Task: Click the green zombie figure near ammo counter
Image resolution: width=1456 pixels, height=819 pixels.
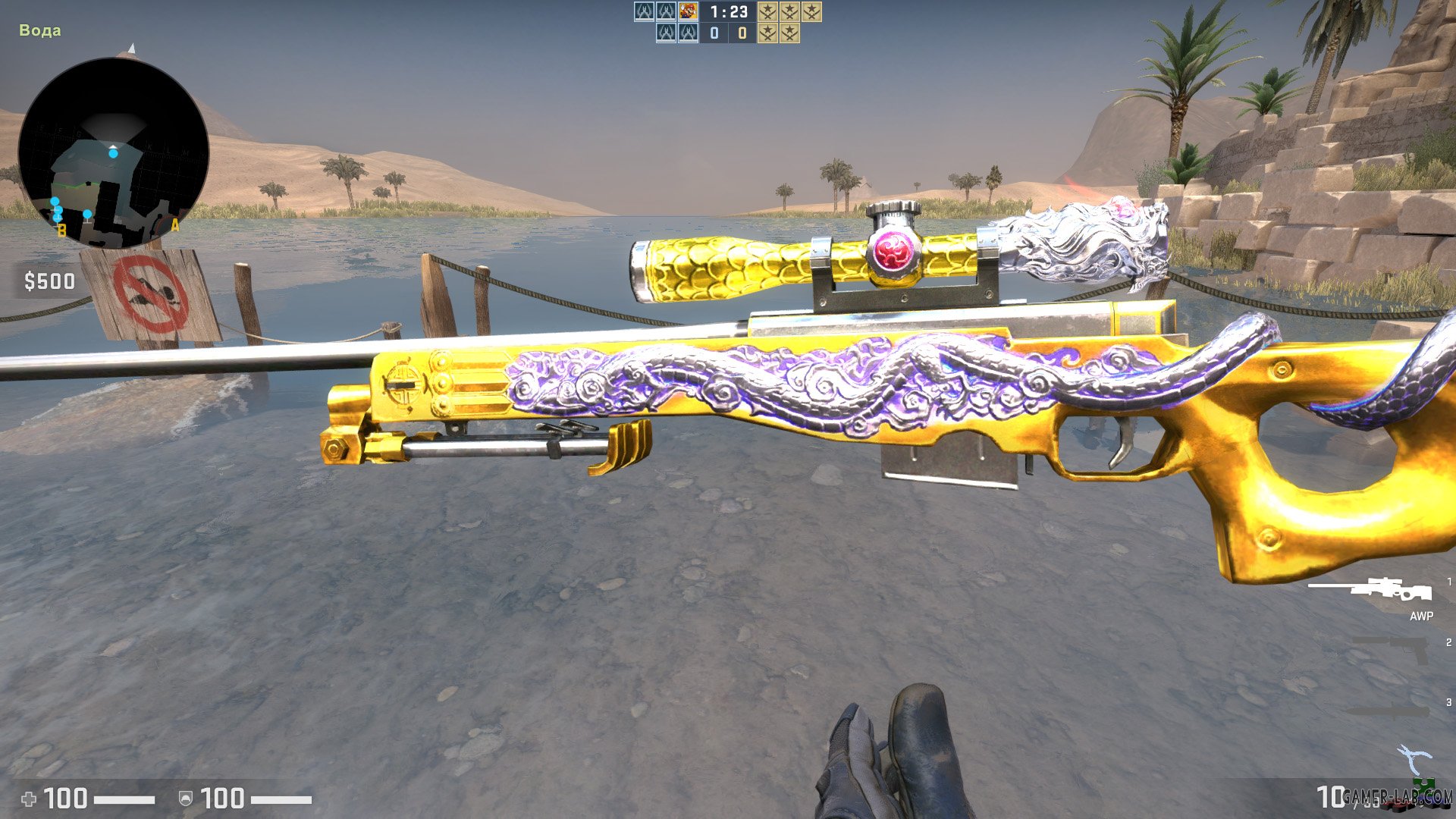Action: 1424,786
